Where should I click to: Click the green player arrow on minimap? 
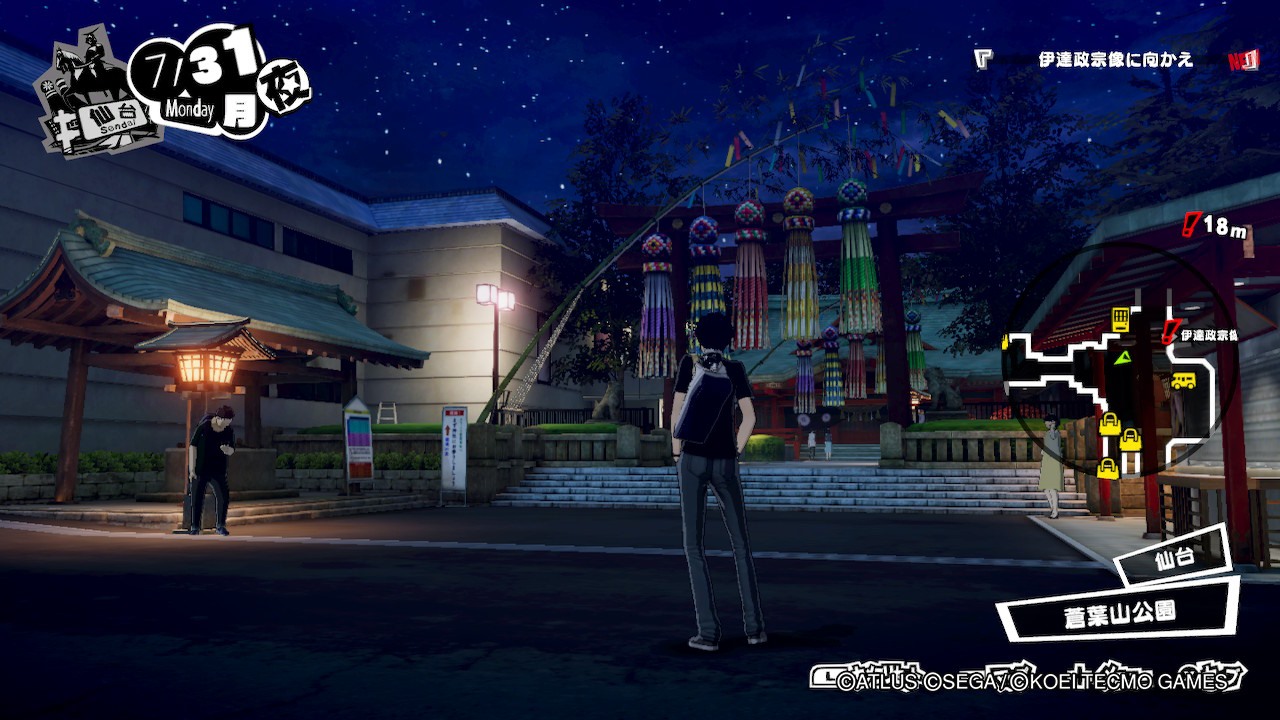click(1124, 356)
